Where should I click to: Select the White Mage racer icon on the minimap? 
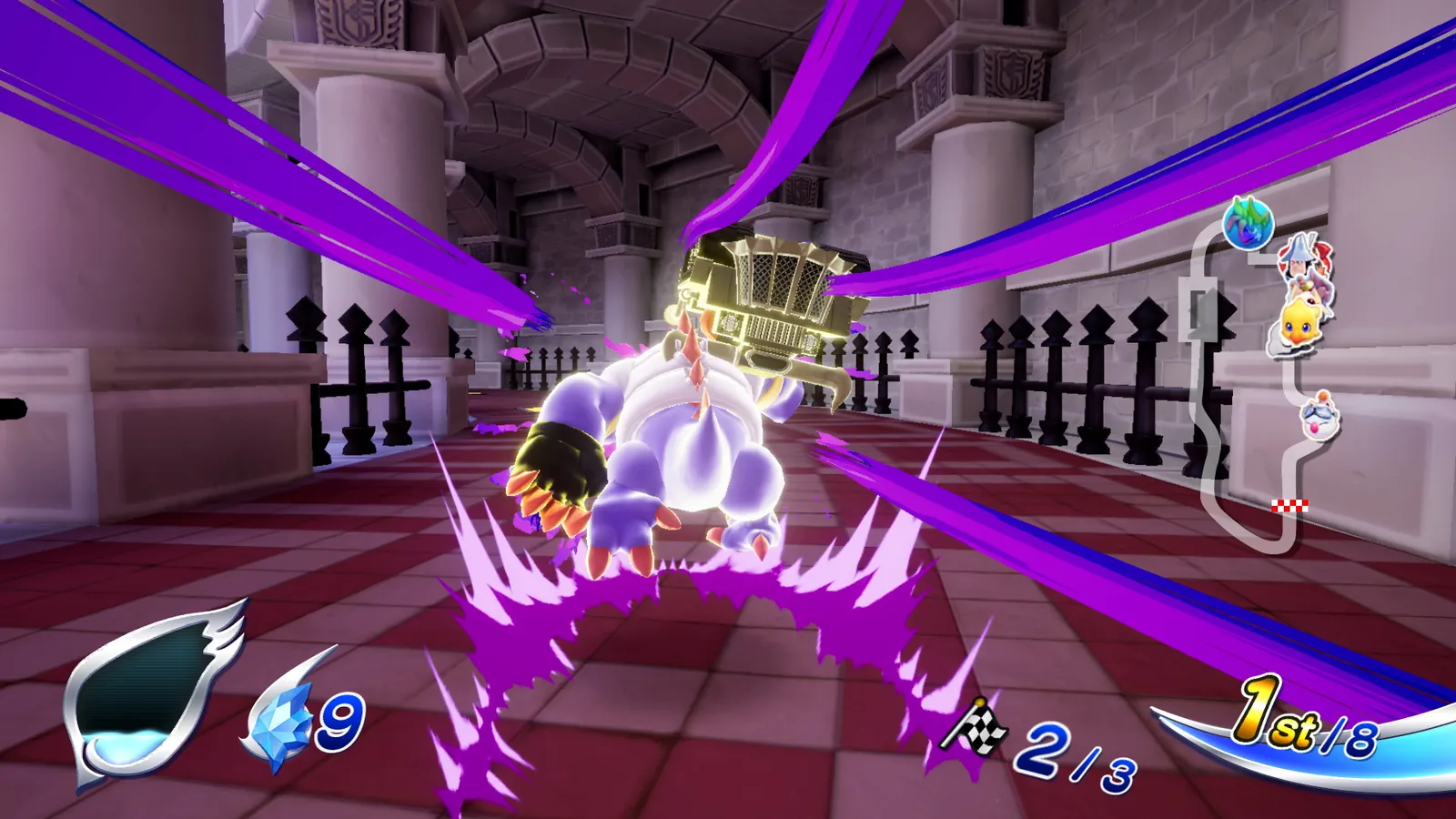click(x=1297, y=259)
